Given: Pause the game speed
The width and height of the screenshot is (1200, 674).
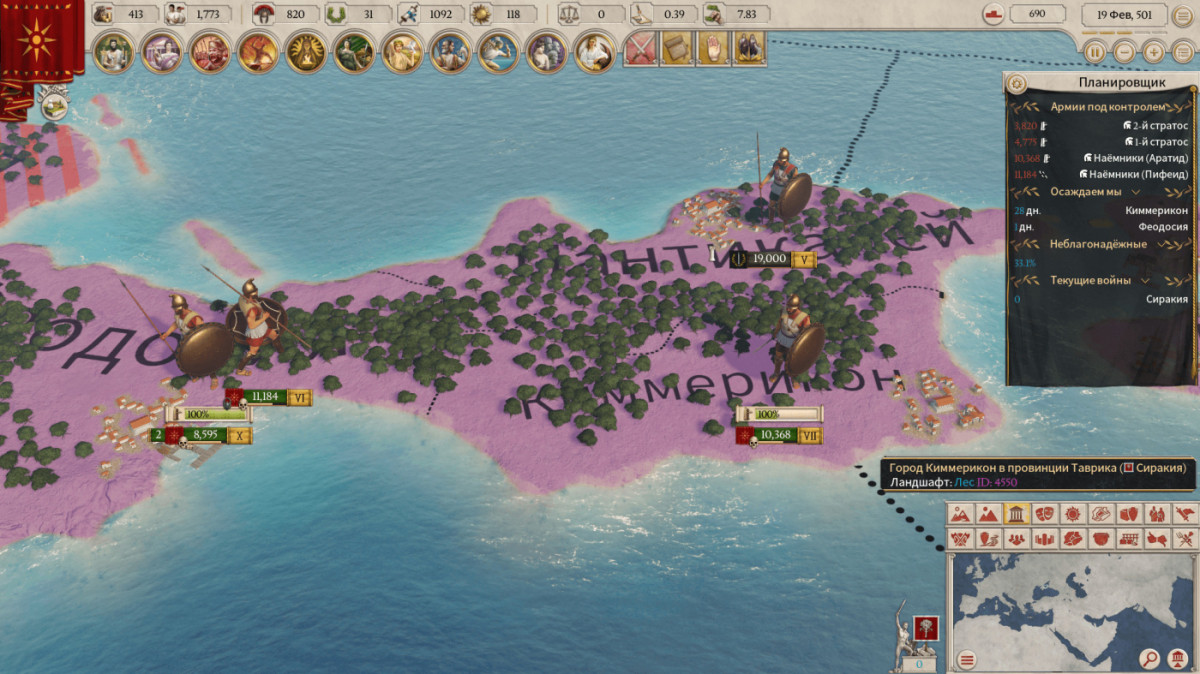Looking at the screenshot, I should 1095,52.
